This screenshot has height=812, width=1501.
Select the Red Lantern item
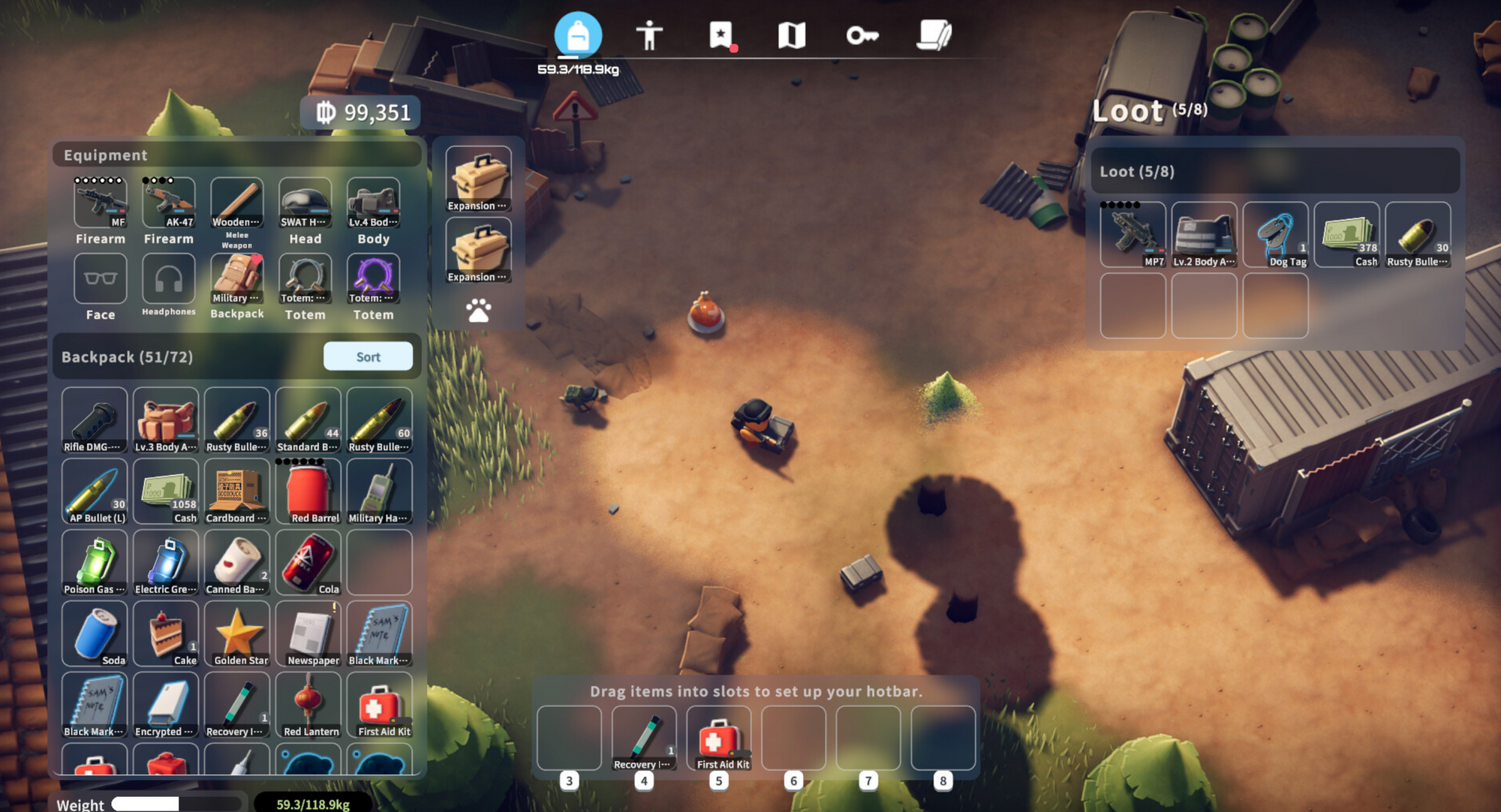click(308, 705)
